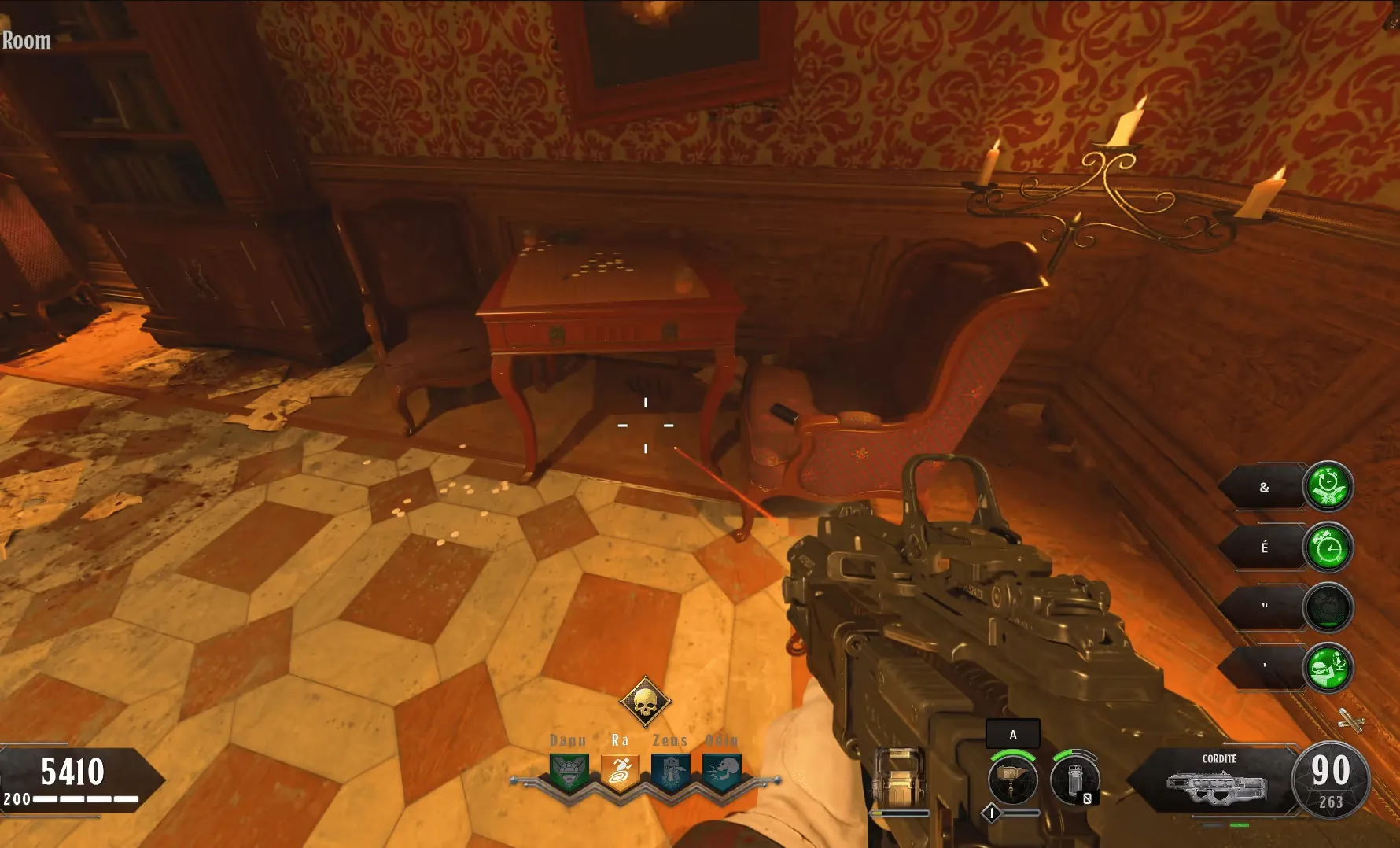Select the orange Ra running perk

click(620, 772)
